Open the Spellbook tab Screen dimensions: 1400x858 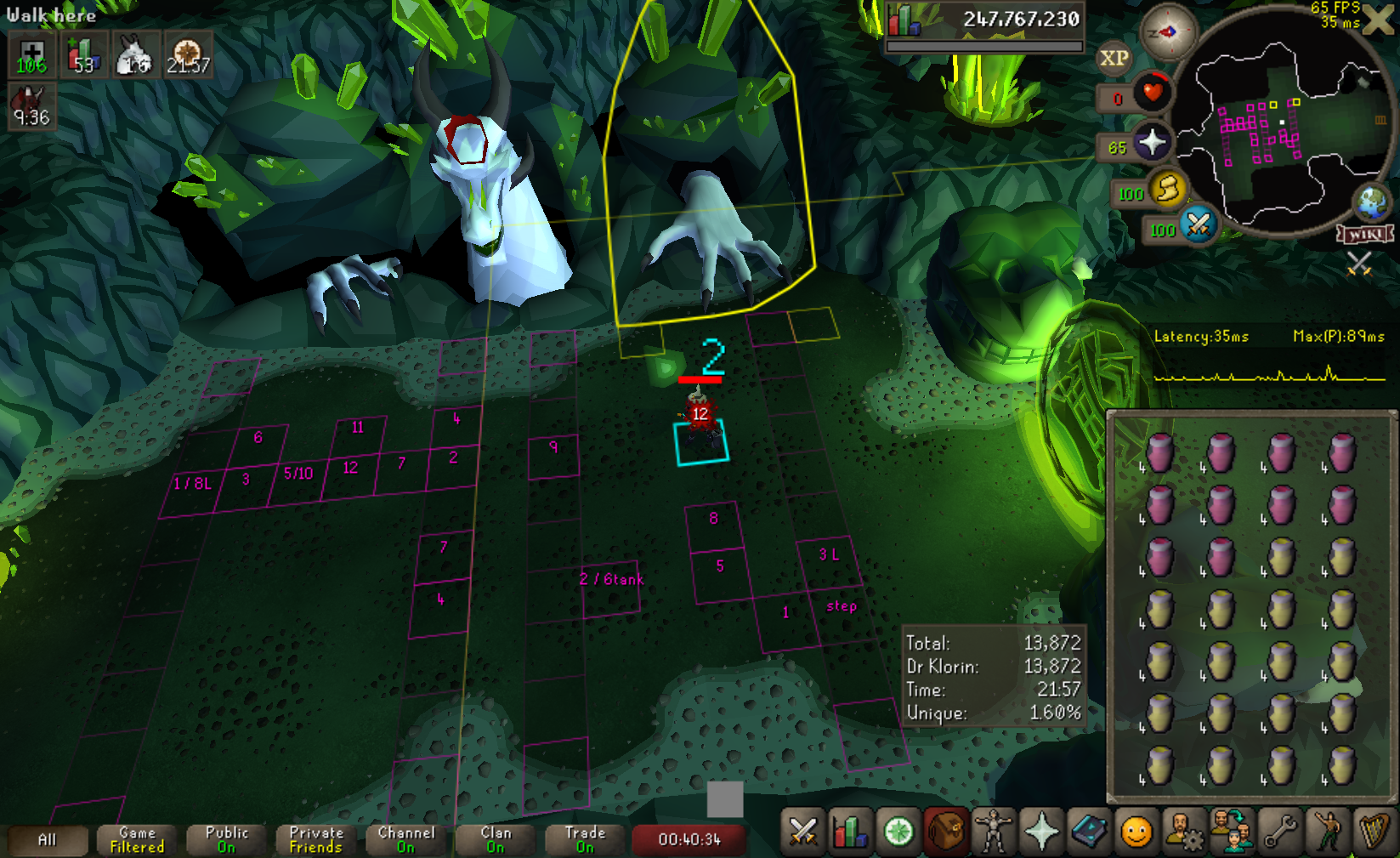tap(1089, 831)
